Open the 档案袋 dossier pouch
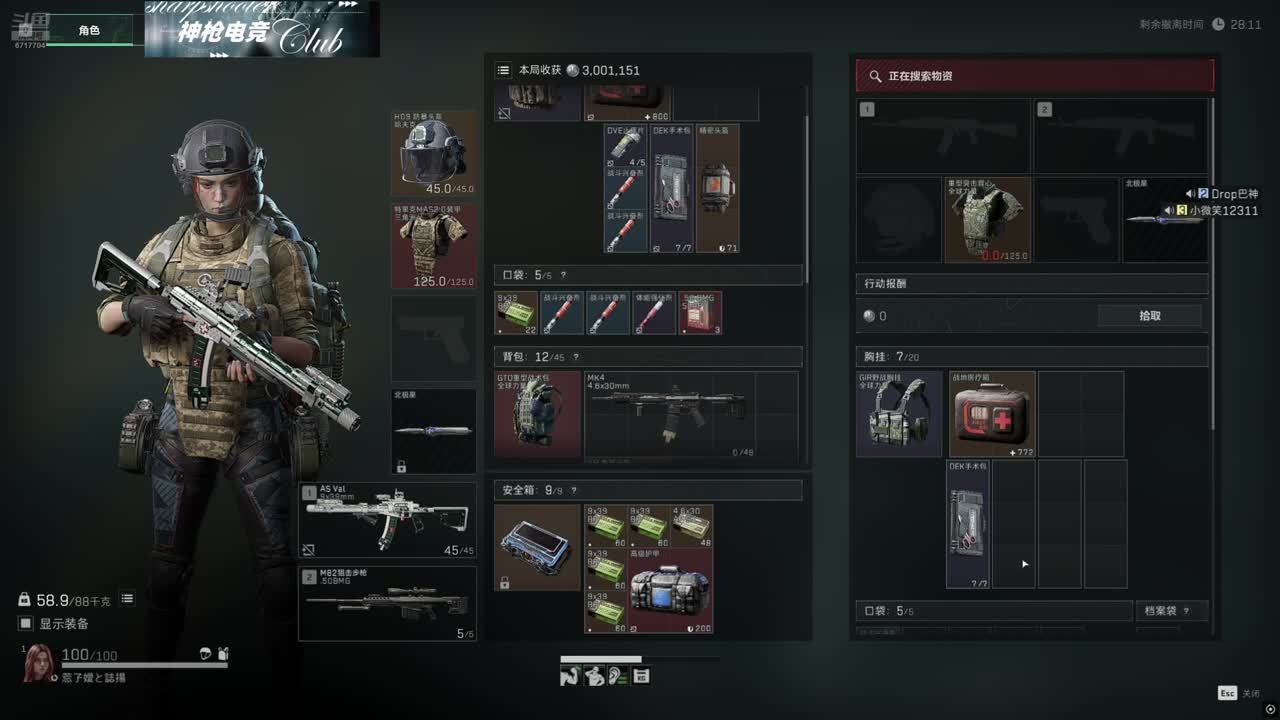Image resolution: width=1280 pixels, height=720 pixels. 1171,611
